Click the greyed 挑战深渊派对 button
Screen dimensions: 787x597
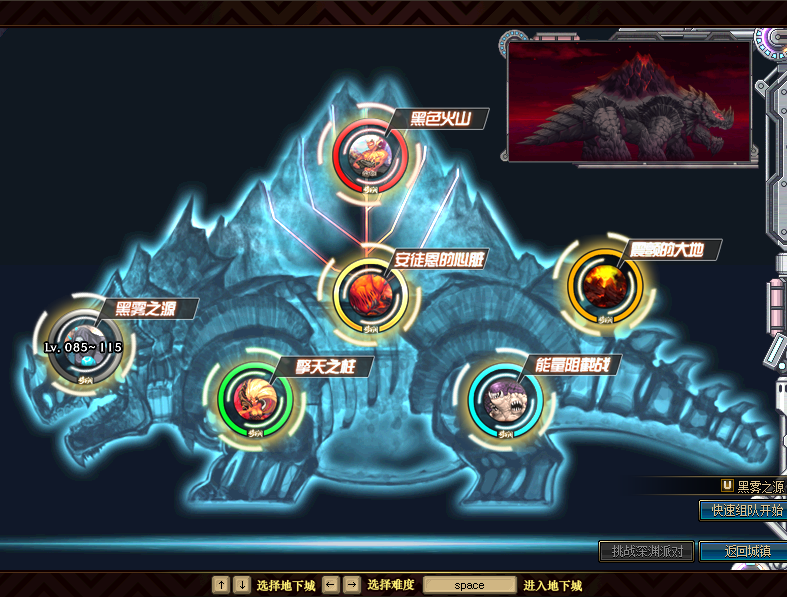coord(646,551)
